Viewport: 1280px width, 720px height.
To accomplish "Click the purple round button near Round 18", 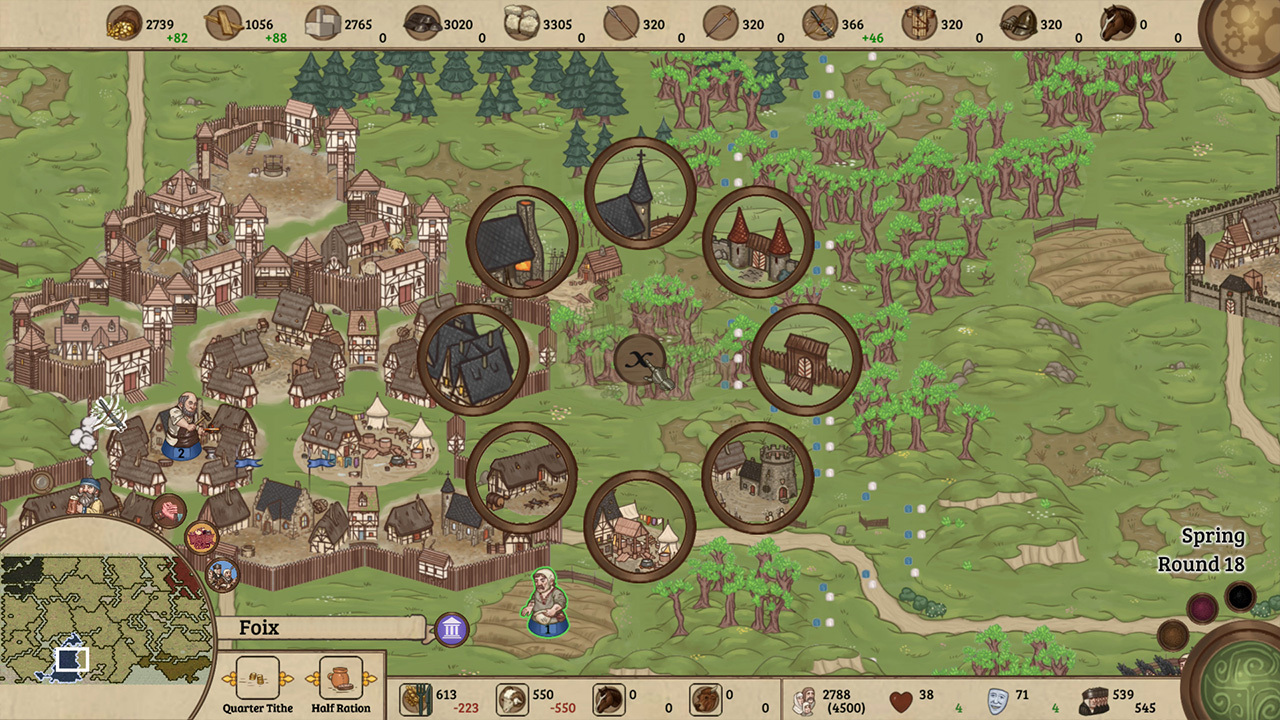I will coord(1202,608).
